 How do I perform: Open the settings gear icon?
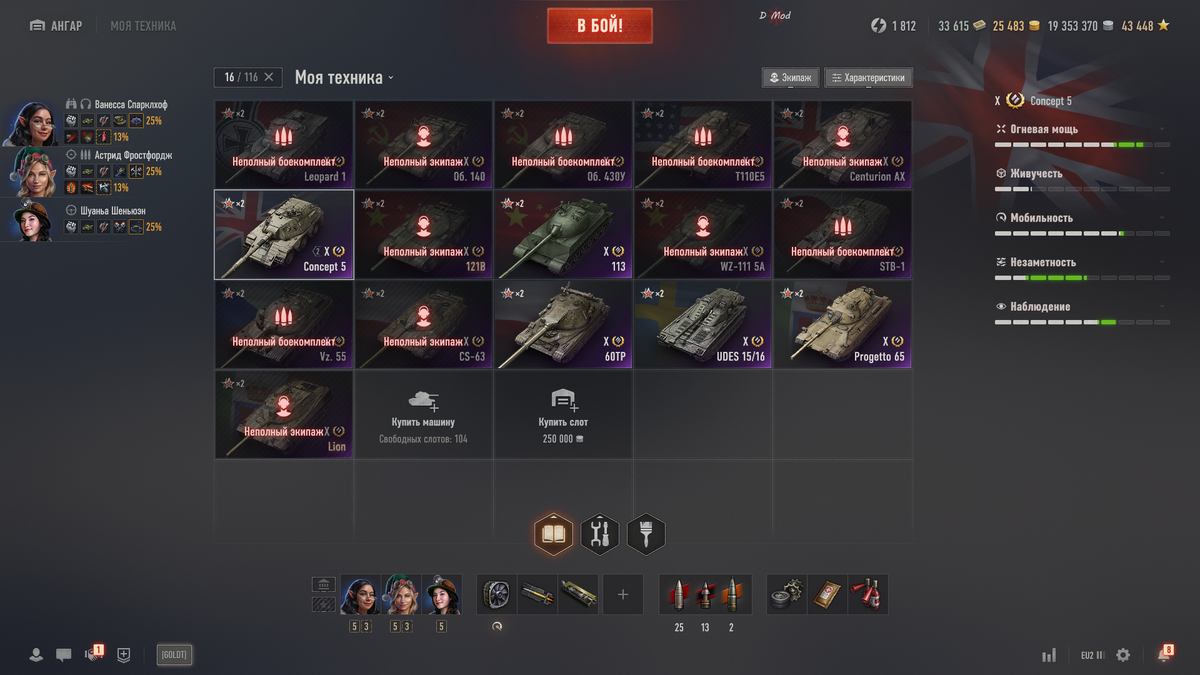point(1123,655)
